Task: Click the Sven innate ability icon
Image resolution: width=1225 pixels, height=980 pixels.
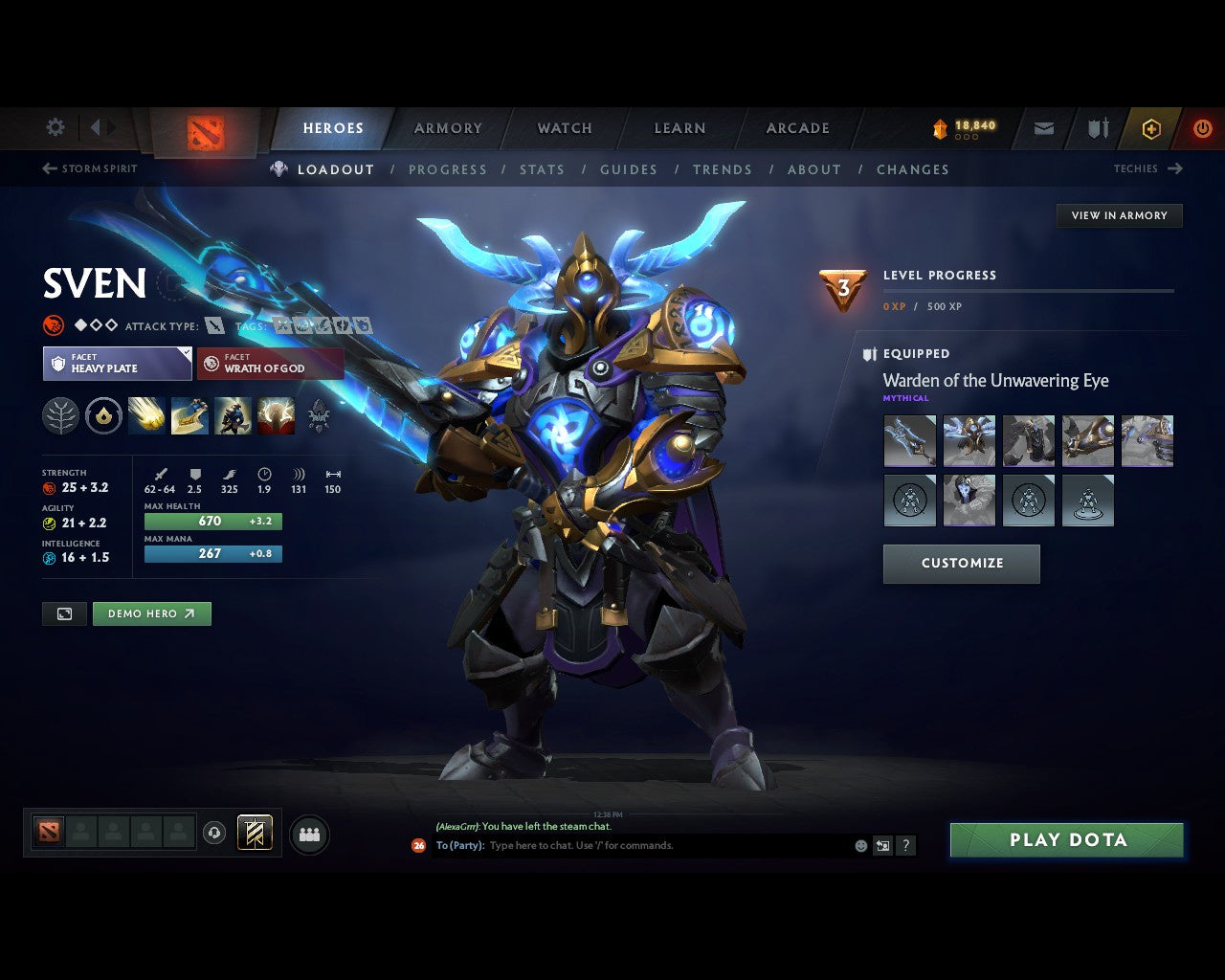Action: [102, 416]
